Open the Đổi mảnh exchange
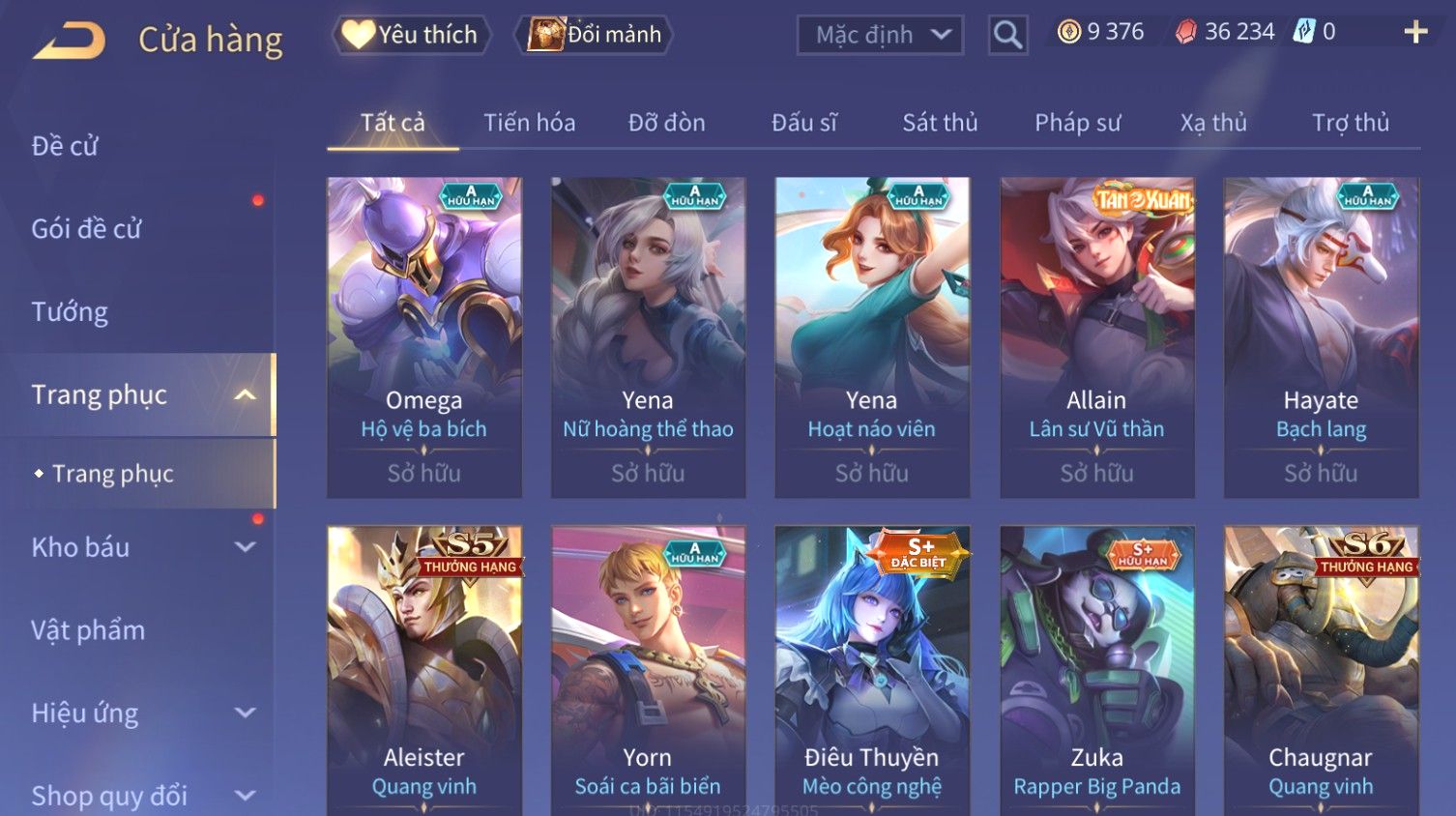1456x816 pixels. [x=595, y=35]
